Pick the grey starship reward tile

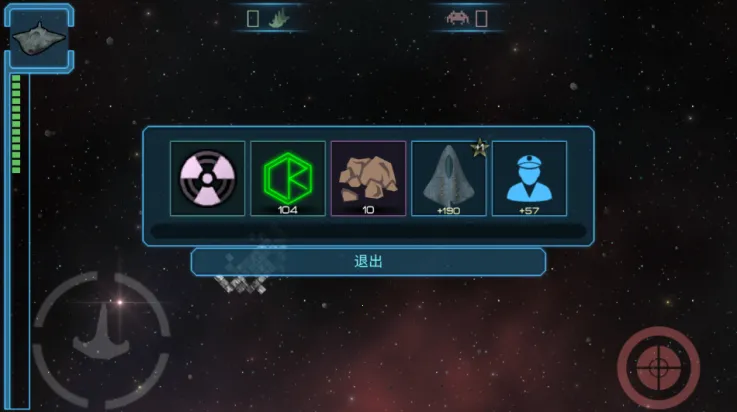pyautogui.click(x=449, y=178)
